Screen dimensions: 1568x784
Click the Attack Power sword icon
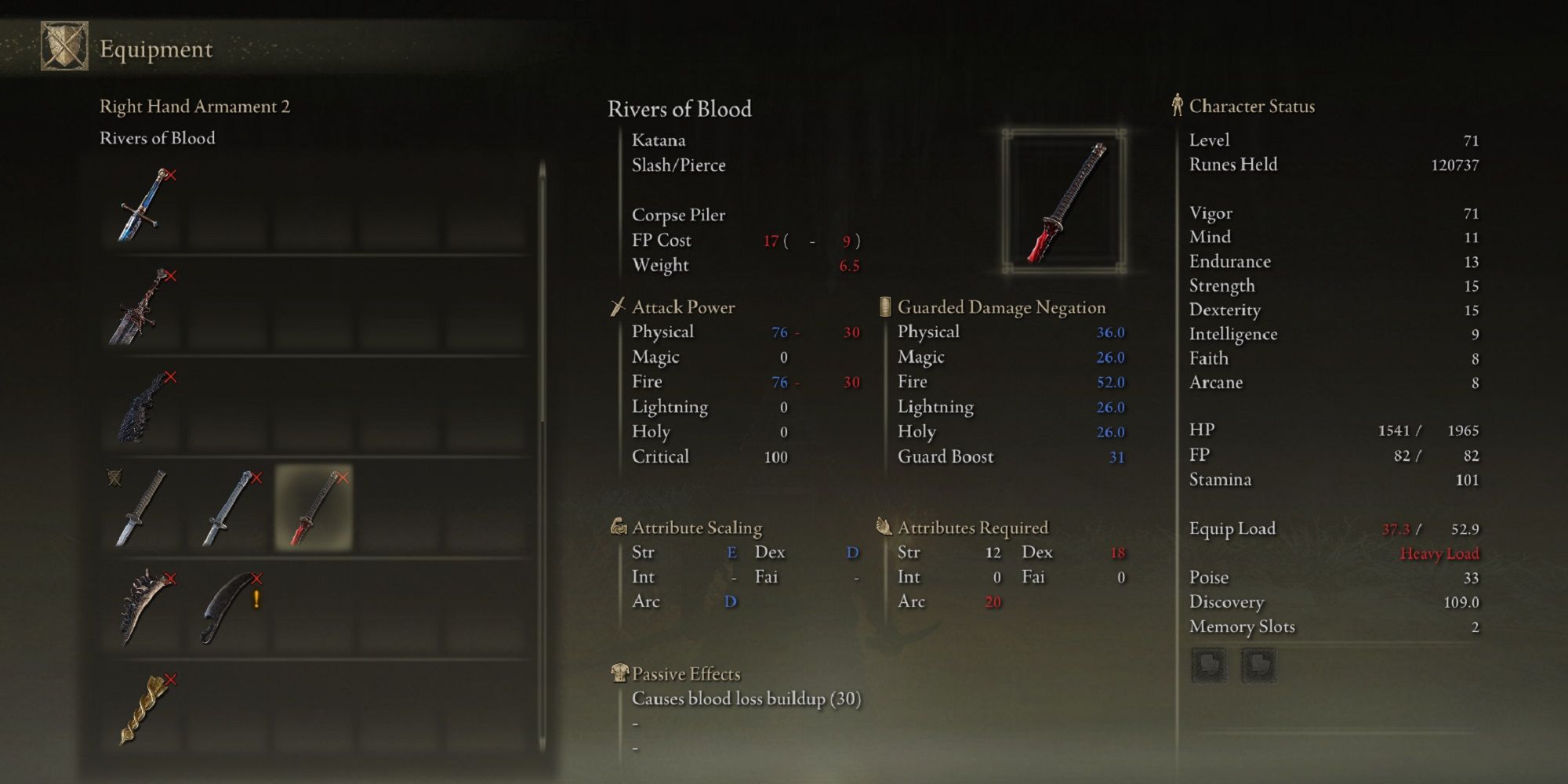coord(619,307)
